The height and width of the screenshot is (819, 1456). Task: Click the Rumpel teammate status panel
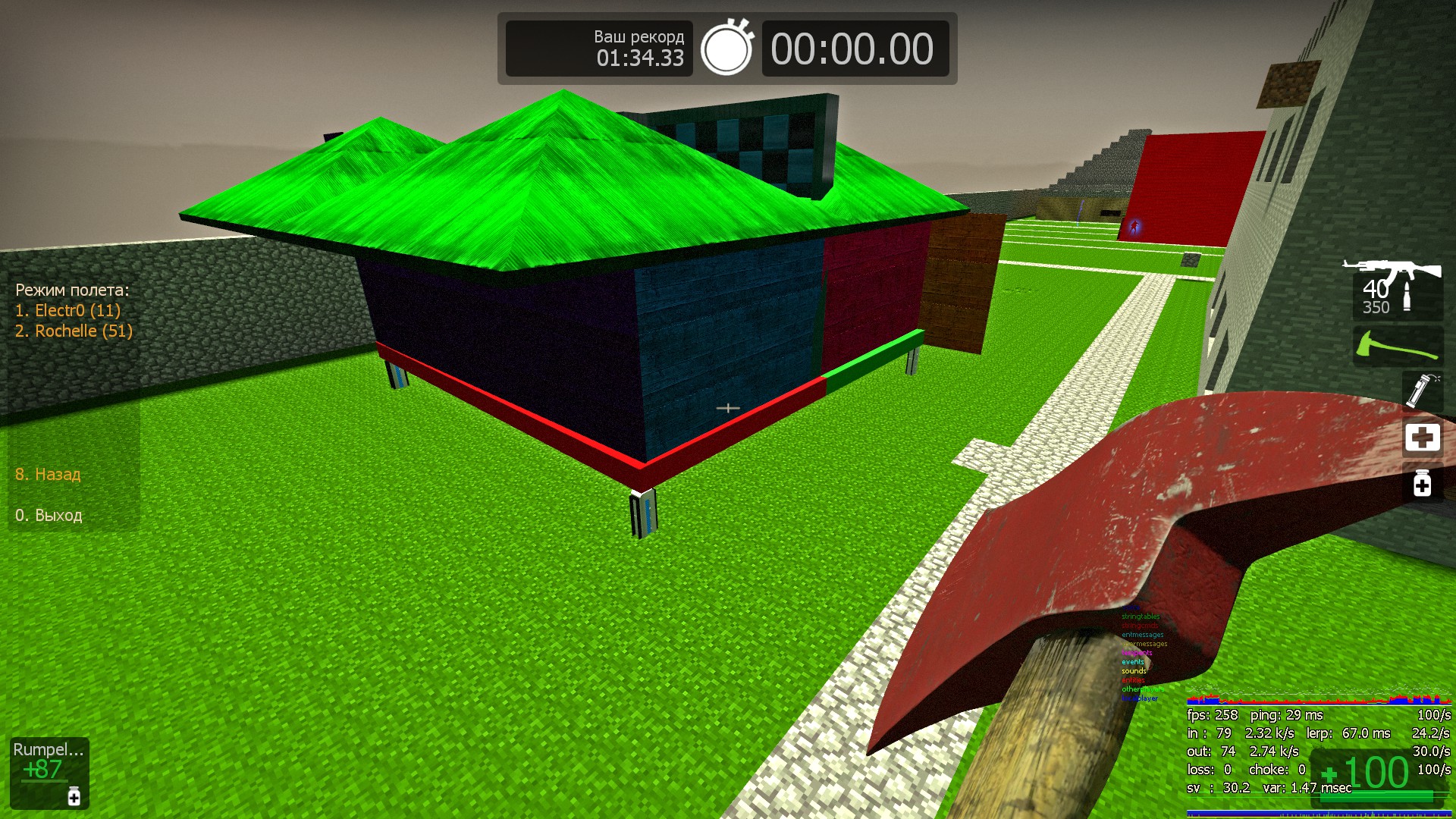(x=49, y=772)
